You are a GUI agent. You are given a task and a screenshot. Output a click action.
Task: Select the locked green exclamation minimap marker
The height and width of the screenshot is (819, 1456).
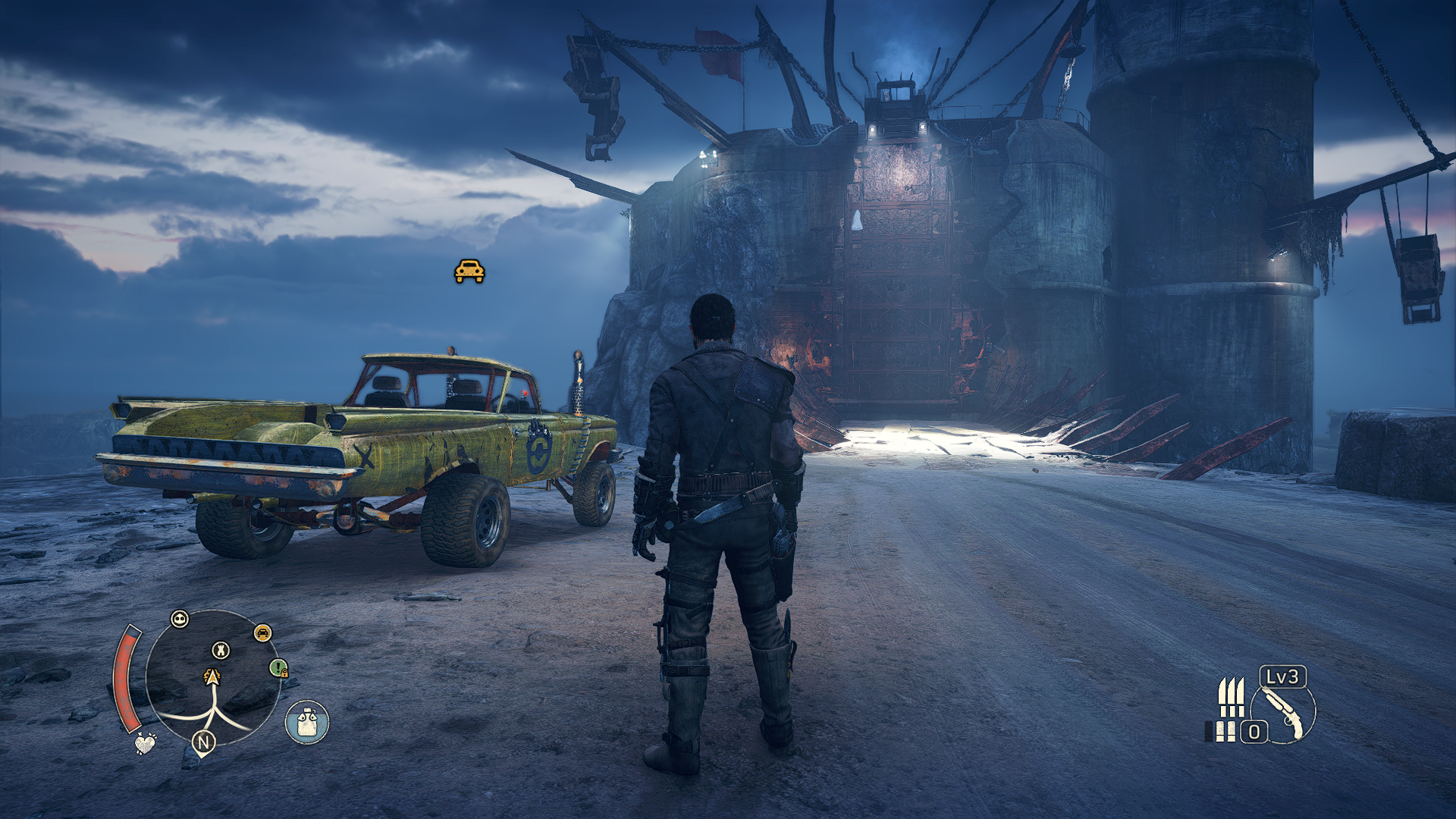pos(279,668)
